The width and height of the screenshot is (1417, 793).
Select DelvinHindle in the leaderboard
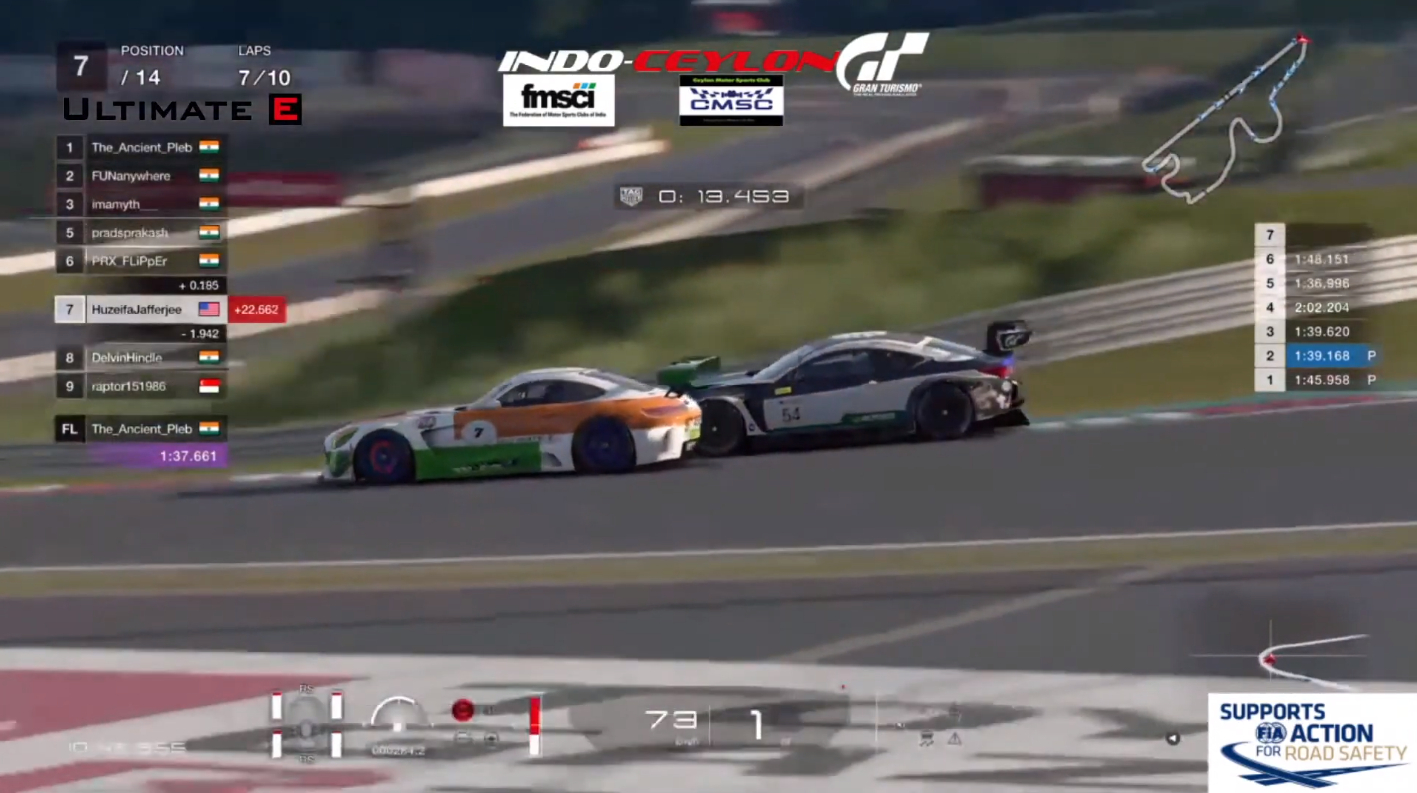[140, 357]
